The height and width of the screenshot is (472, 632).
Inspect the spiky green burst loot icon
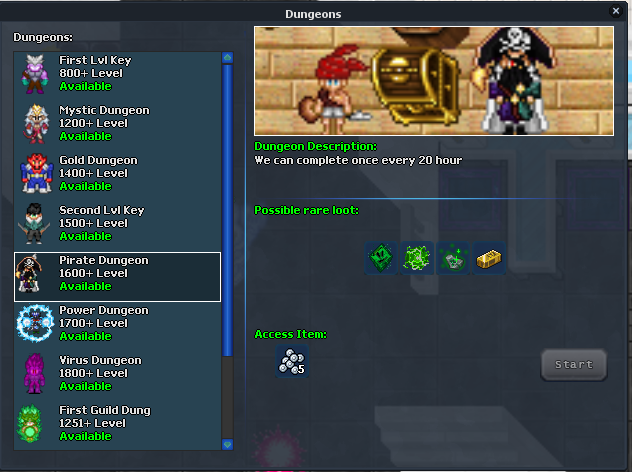click(x=416, y=259)
